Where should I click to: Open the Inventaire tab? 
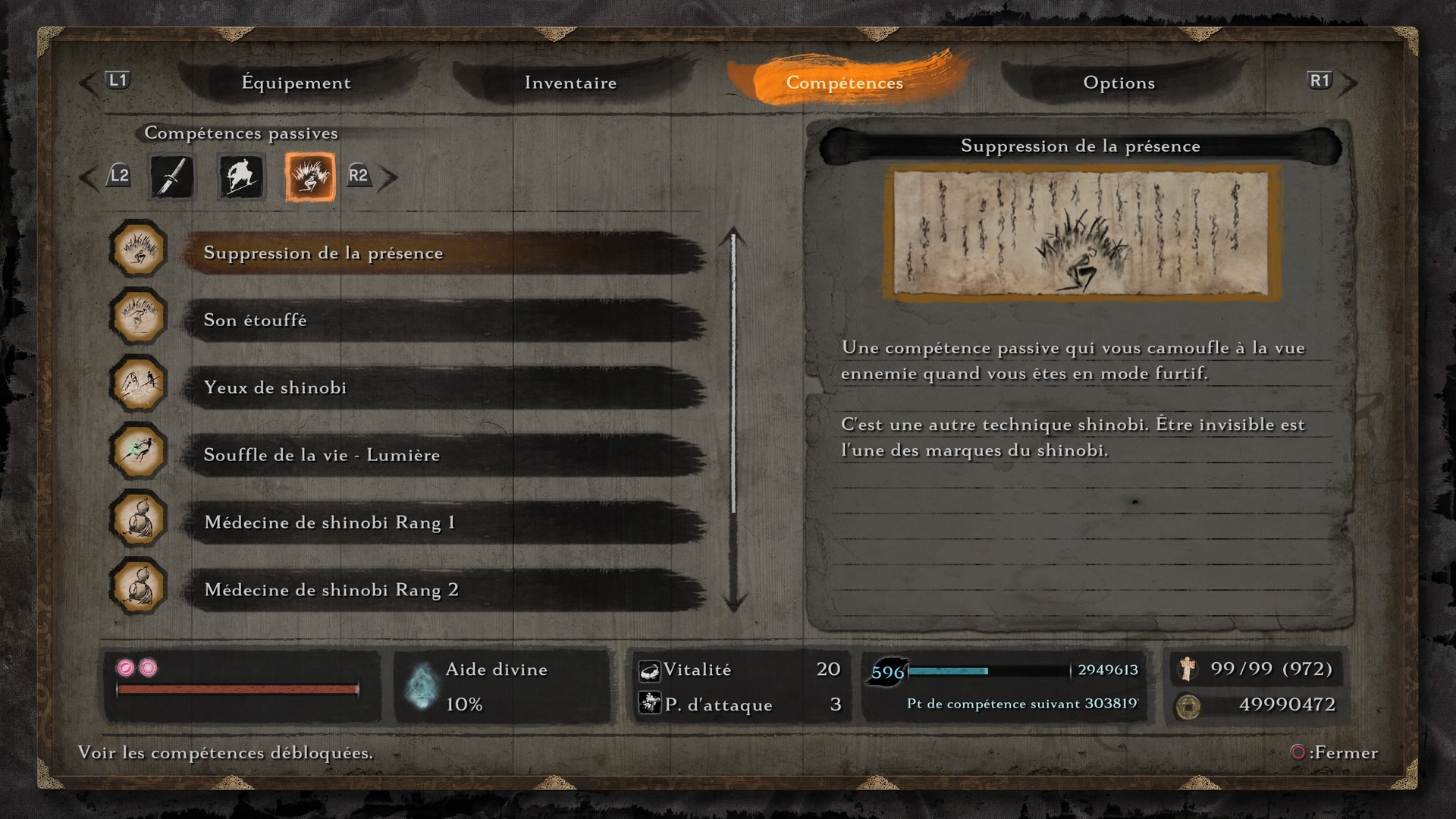(570, 83)
